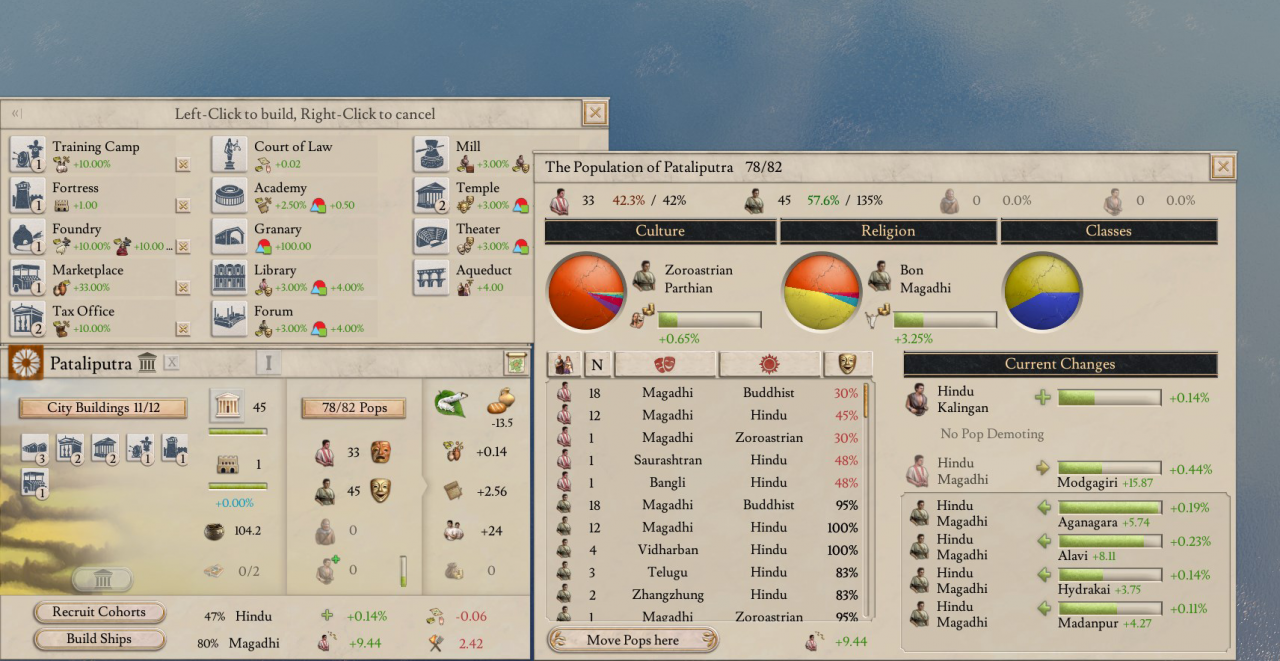Build an Aqueduct
1280x661 pixels.
tap(432, 277)
